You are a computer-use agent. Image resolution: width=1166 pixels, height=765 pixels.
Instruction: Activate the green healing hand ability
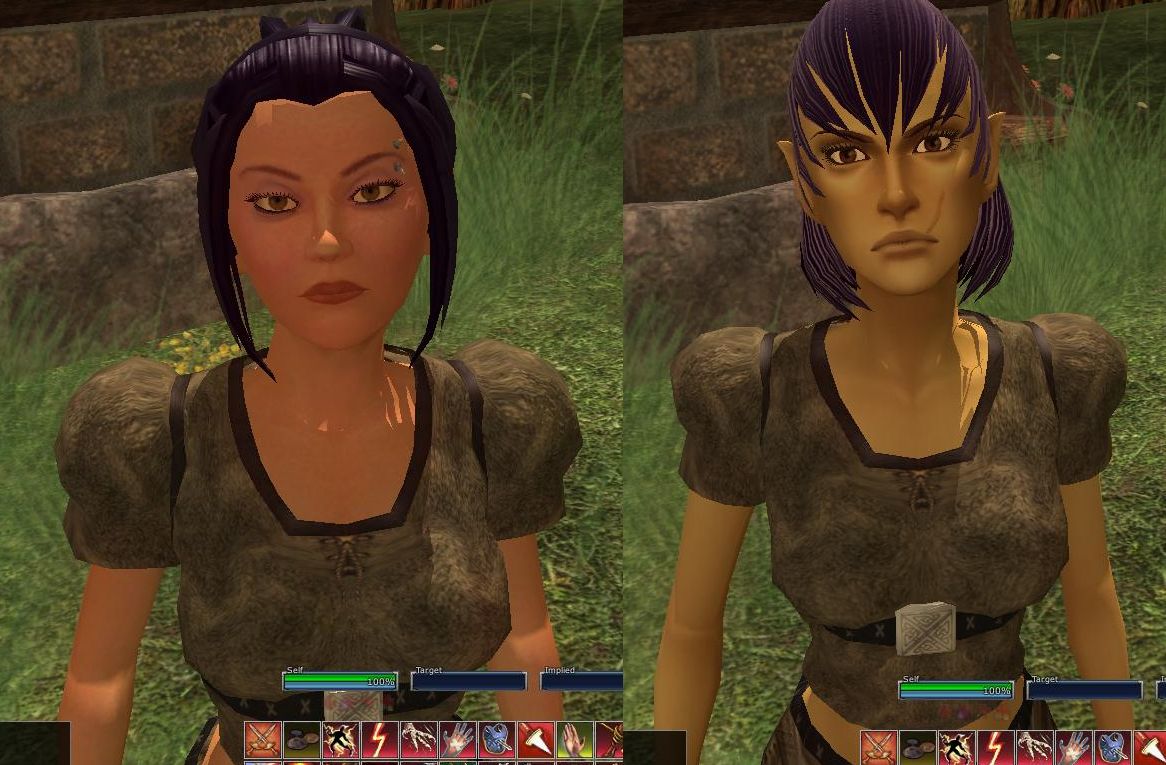[x=573, y=741]
